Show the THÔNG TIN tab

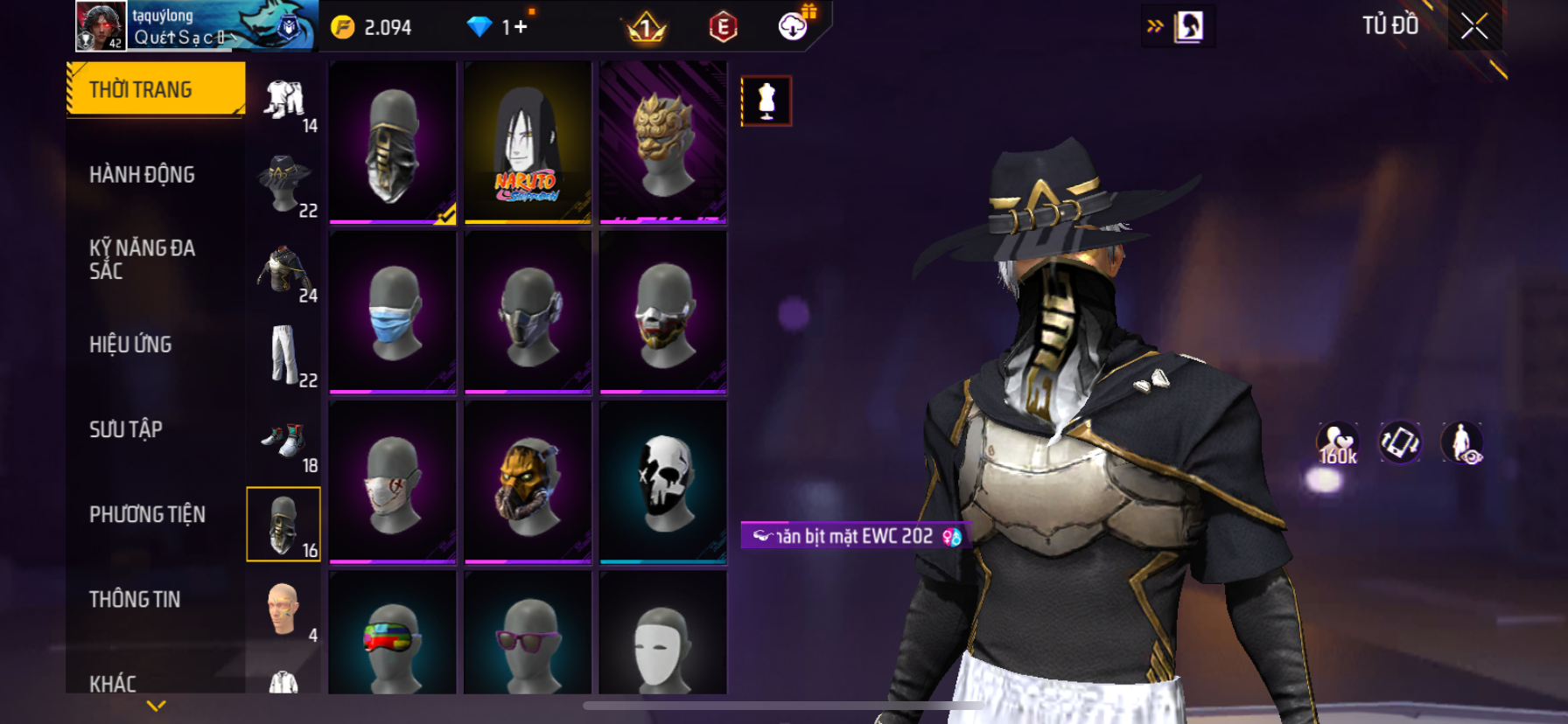(x=135, y=599)
